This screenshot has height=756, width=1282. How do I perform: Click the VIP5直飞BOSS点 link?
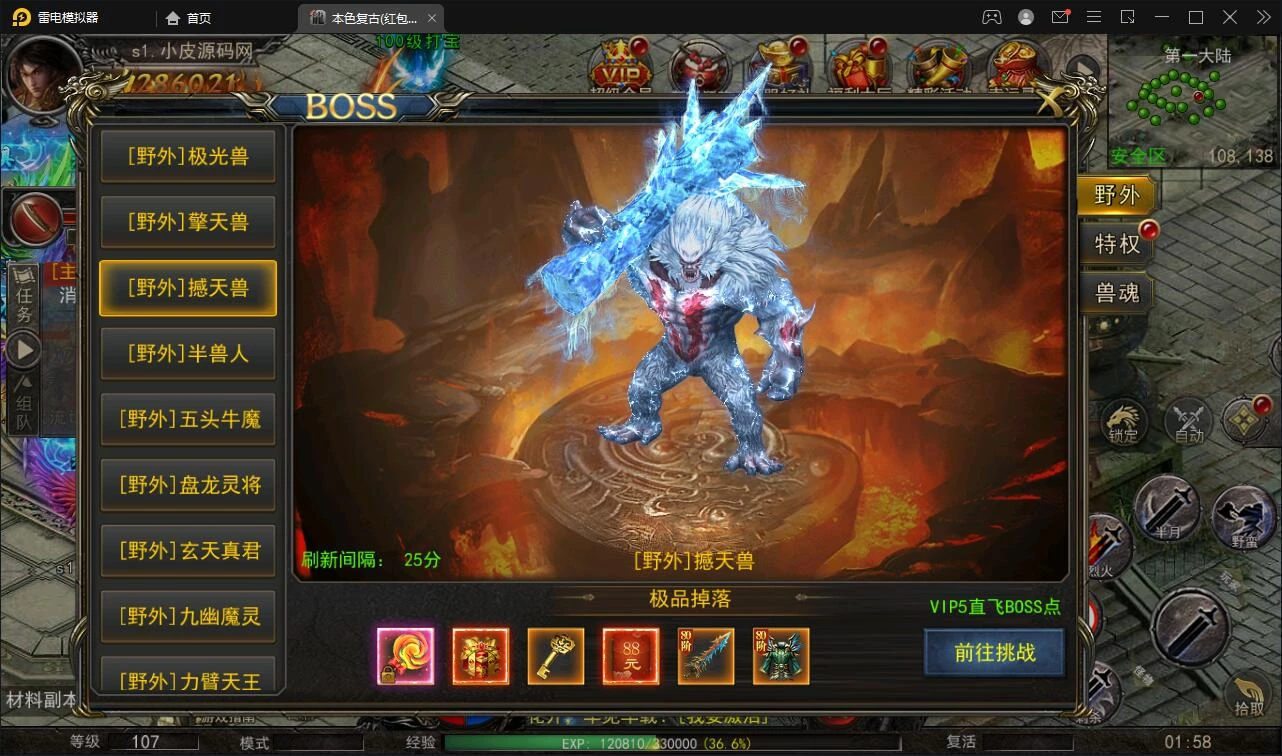(994, 608)
